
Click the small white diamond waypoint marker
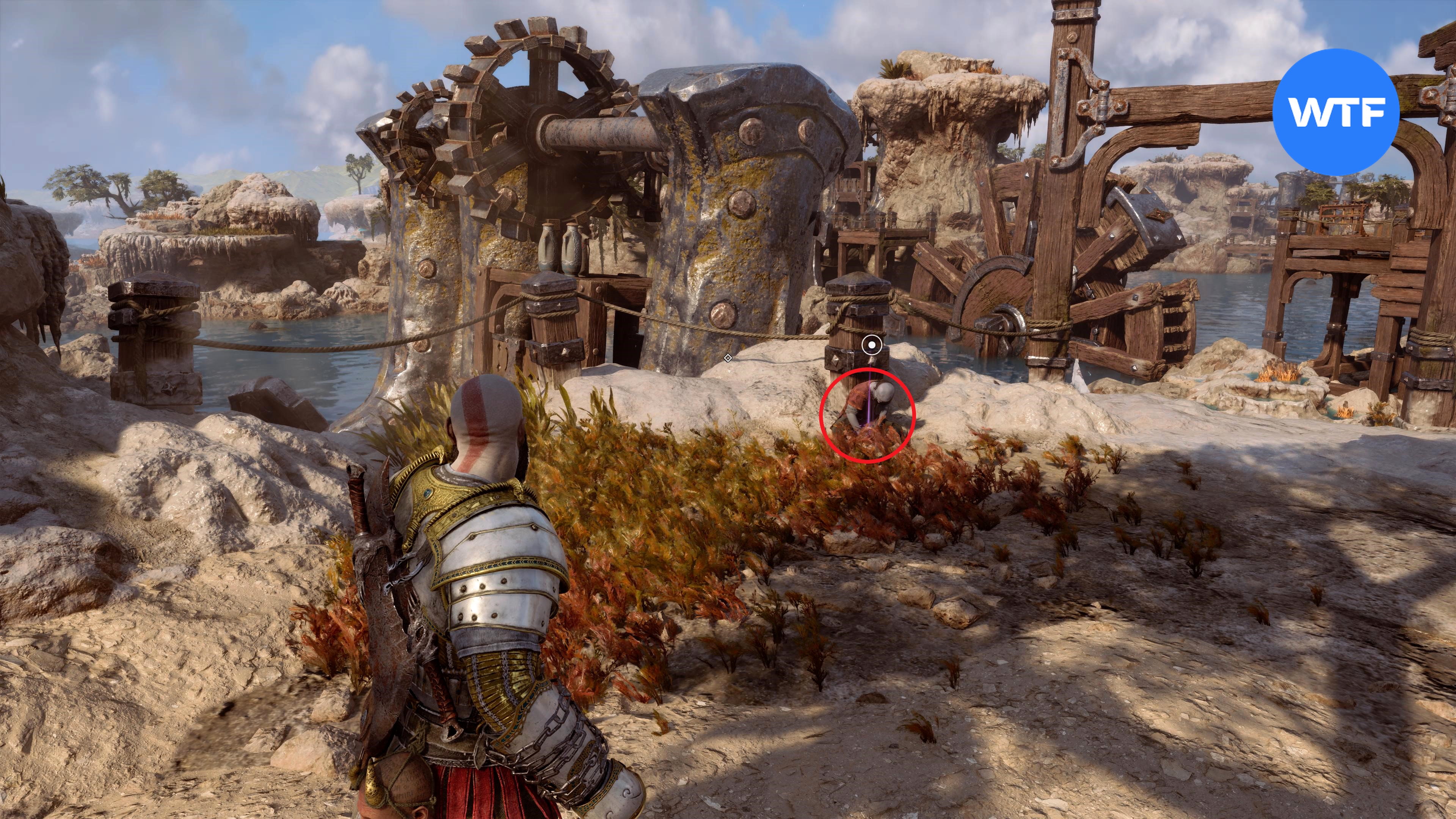click(728, 358)
